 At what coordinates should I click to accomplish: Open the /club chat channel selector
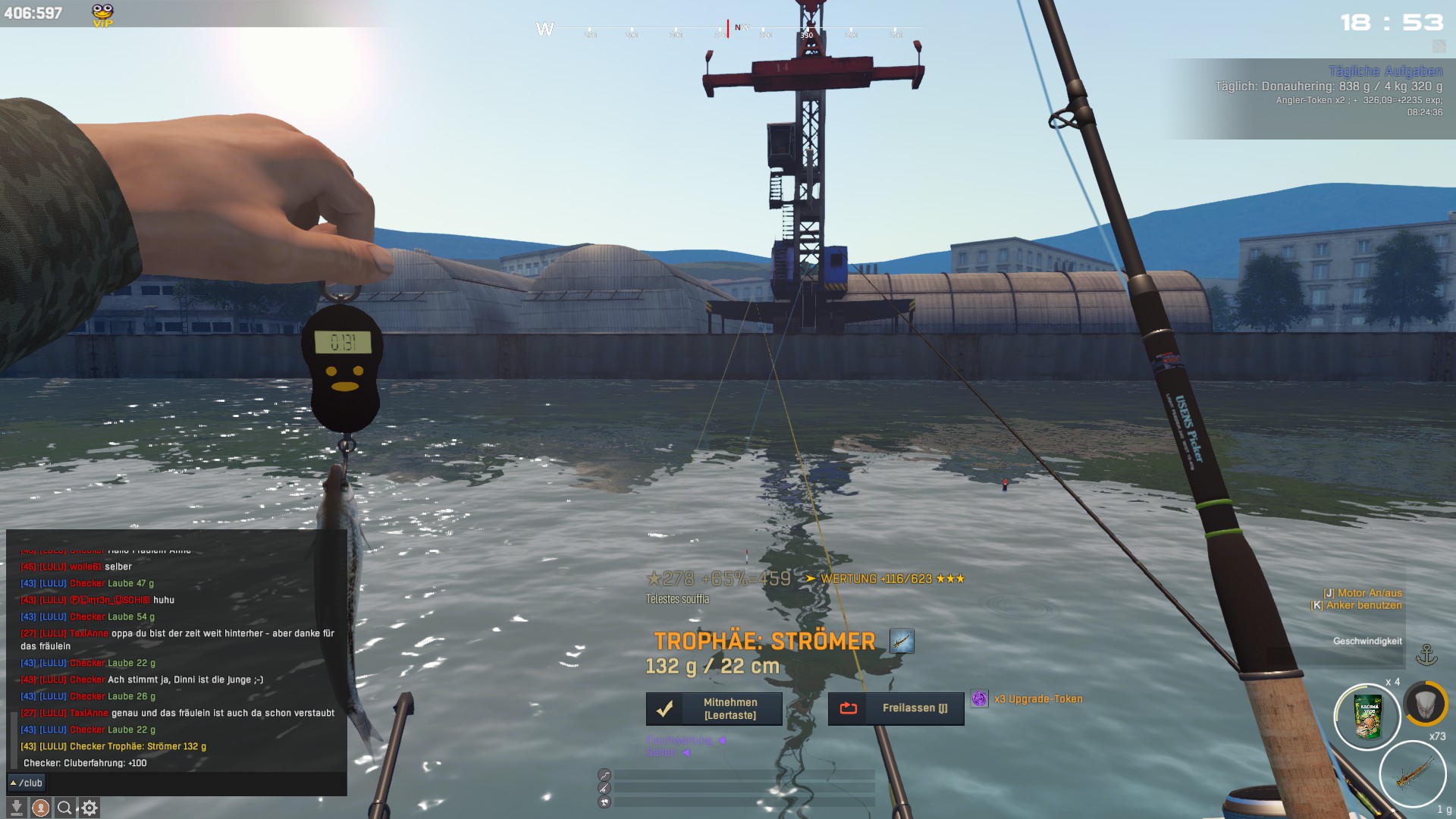click(27, 783)
